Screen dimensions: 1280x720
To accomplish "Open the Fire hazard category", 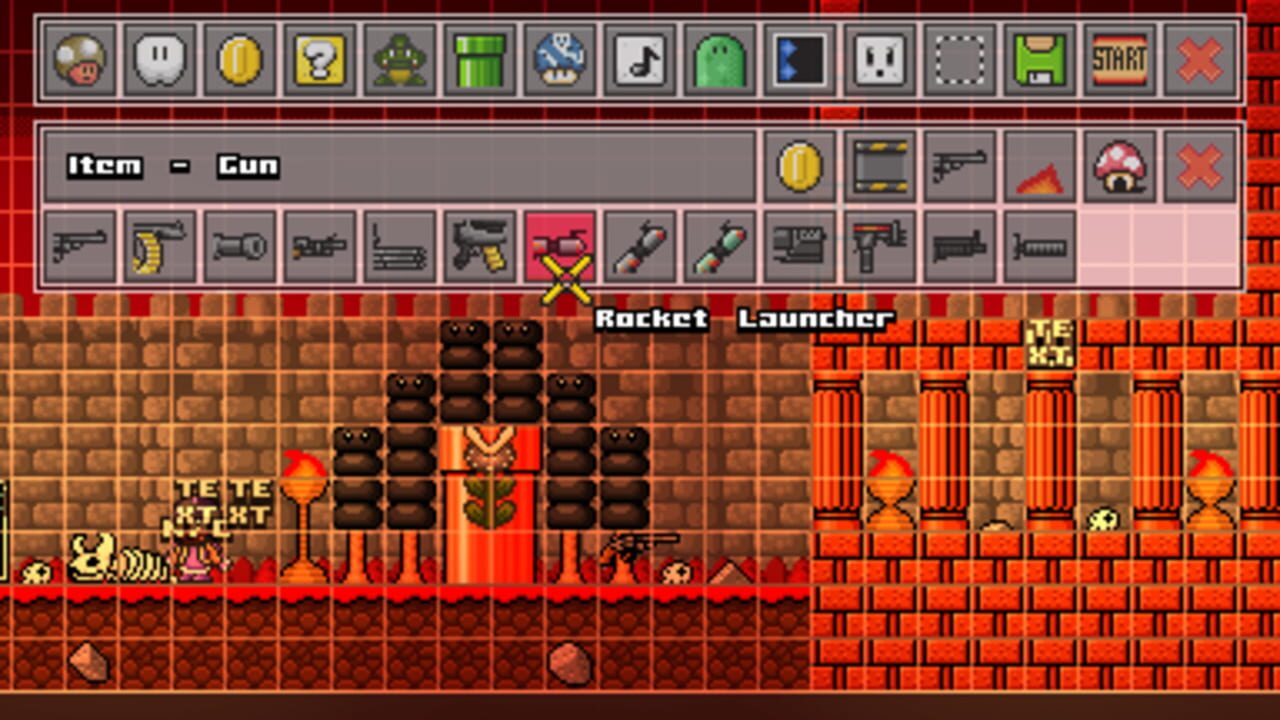I will coord(1039,166).
